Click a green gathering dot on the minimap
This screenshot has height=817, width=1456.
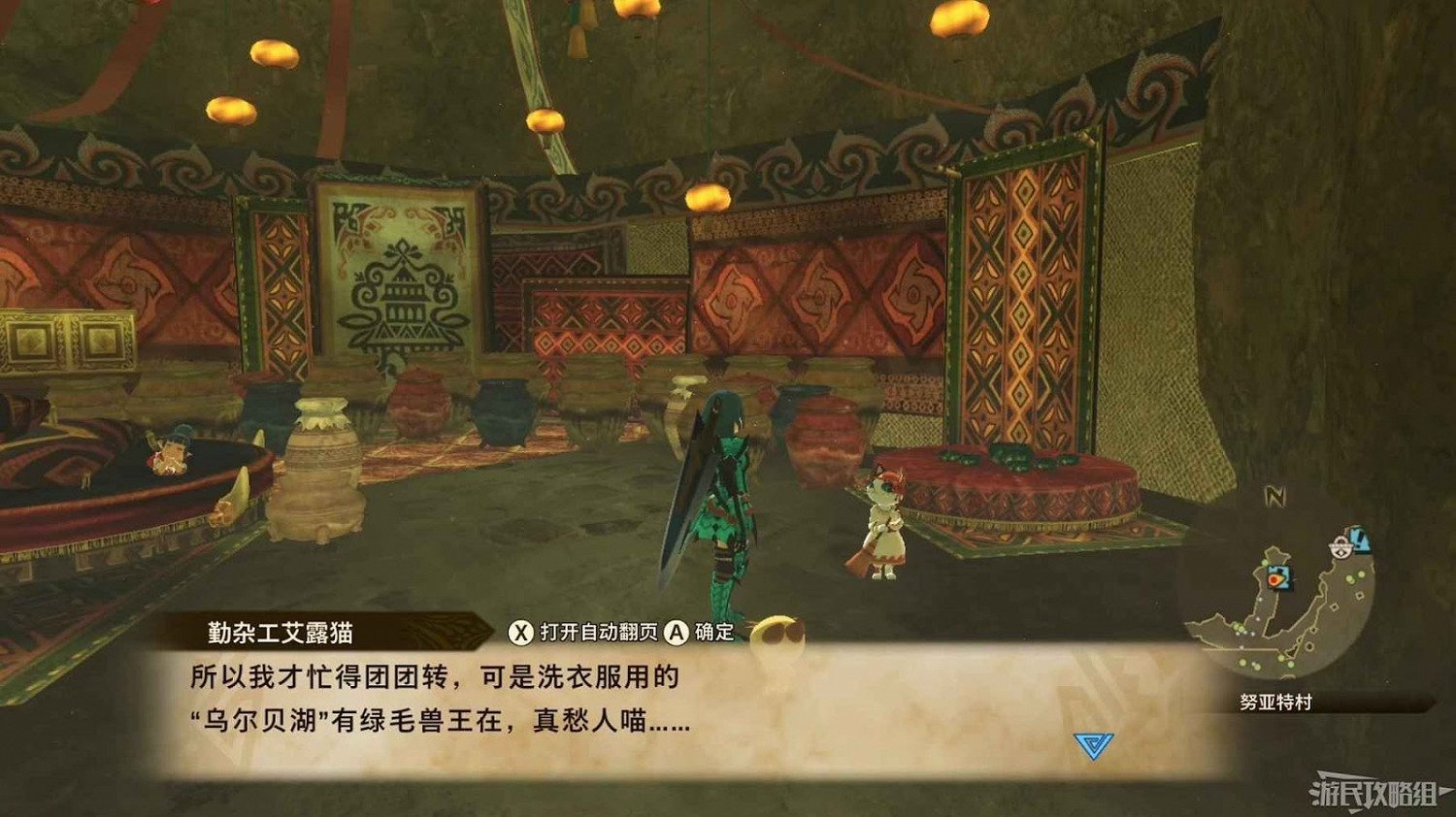[x=1349, y=579]
